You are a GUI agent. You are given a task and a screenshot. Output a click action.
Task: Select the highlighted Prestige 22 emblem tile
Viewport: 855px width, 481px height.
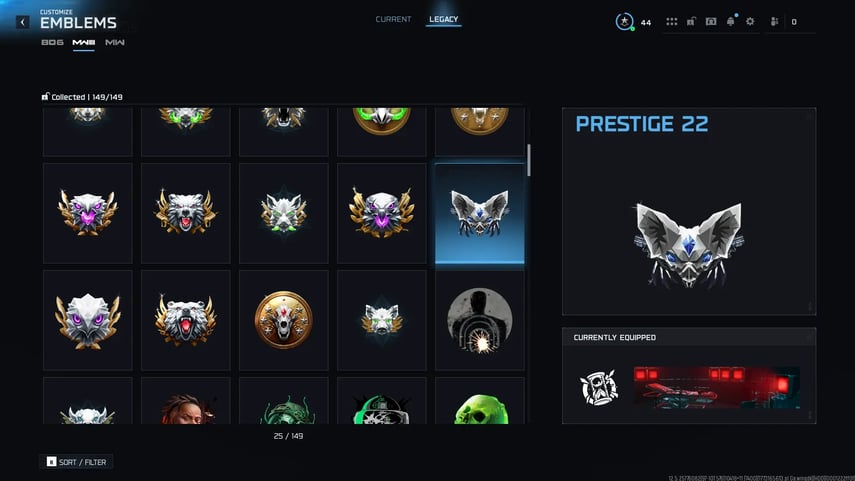click(480, 213)
